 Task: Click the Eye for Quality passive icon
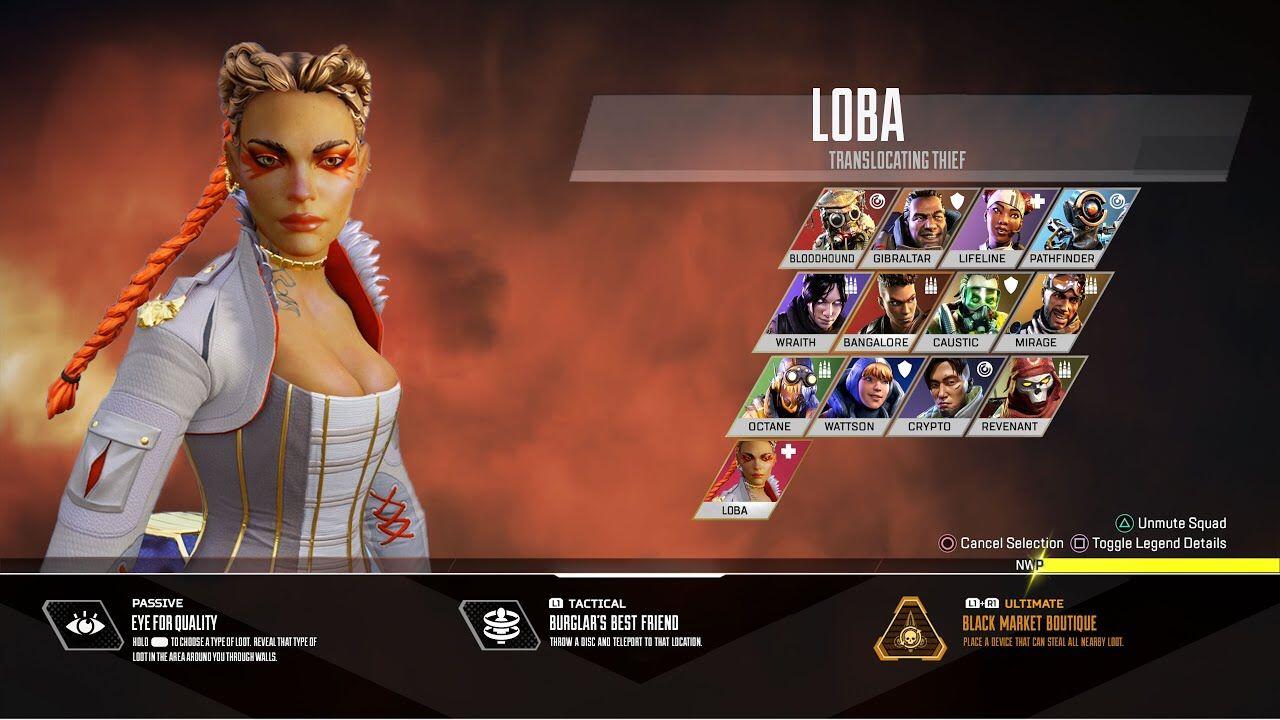83,626
